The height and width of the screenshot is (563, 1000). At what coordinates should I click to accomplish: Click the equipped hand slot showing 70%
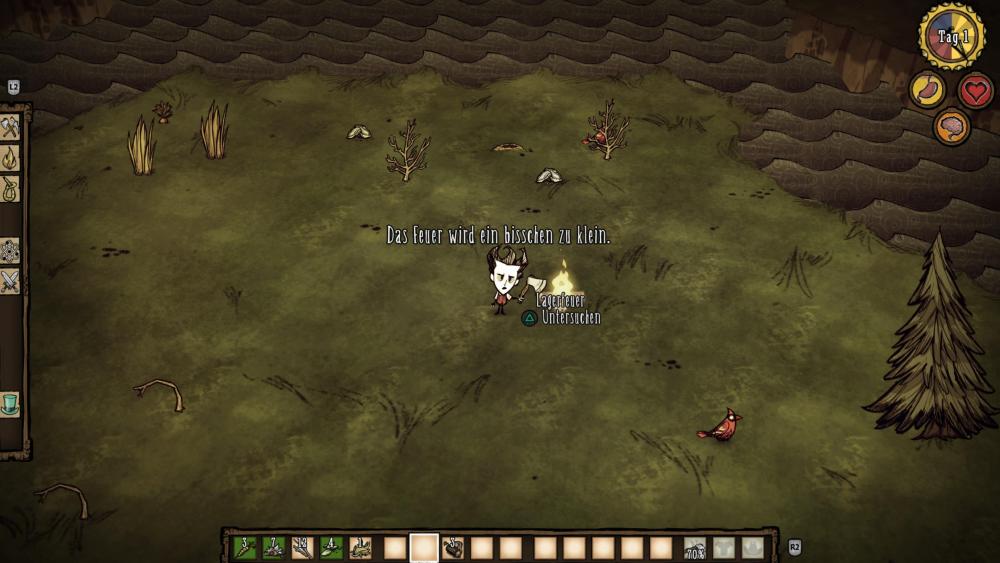(x=695, y=548)
